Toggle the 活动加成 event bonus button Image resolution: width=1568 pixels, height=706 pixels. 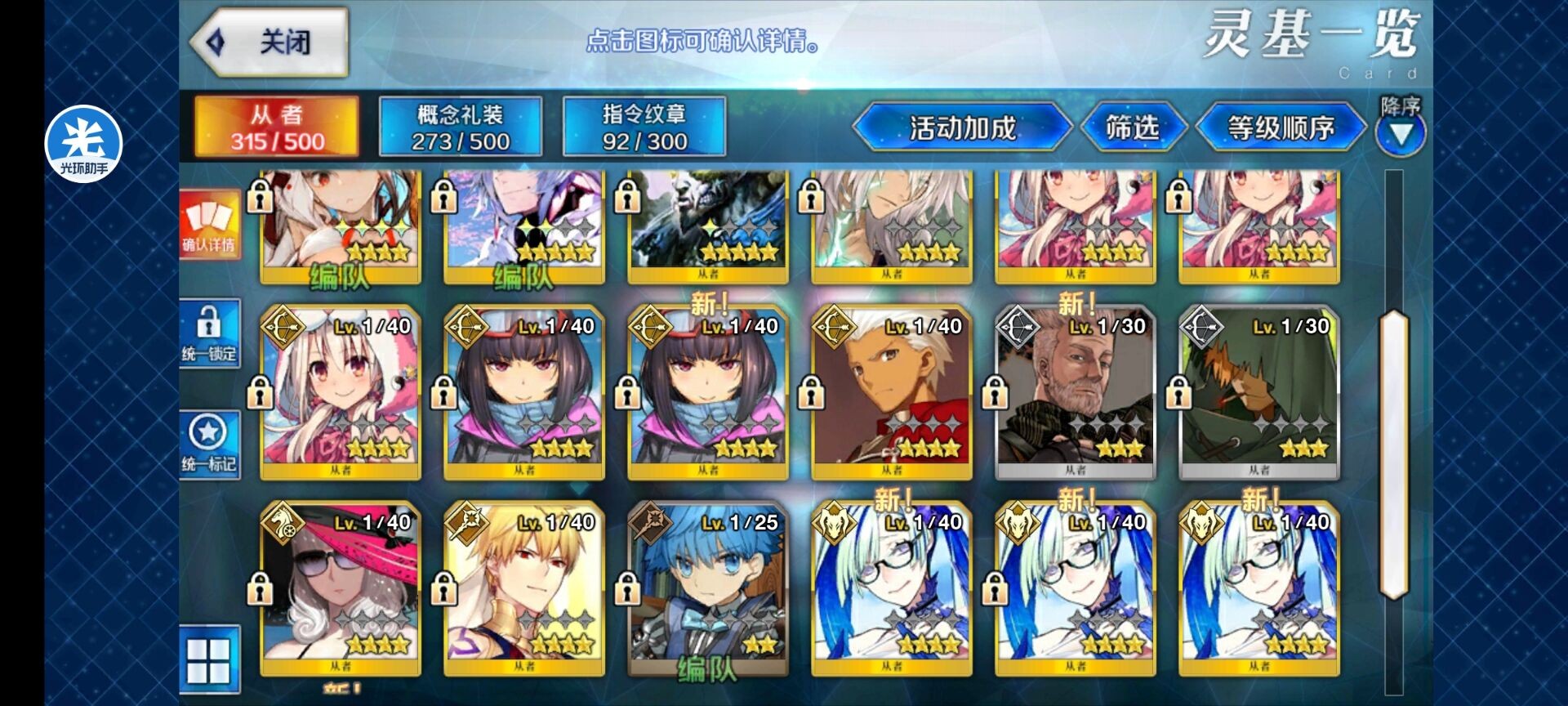point(962,127)
